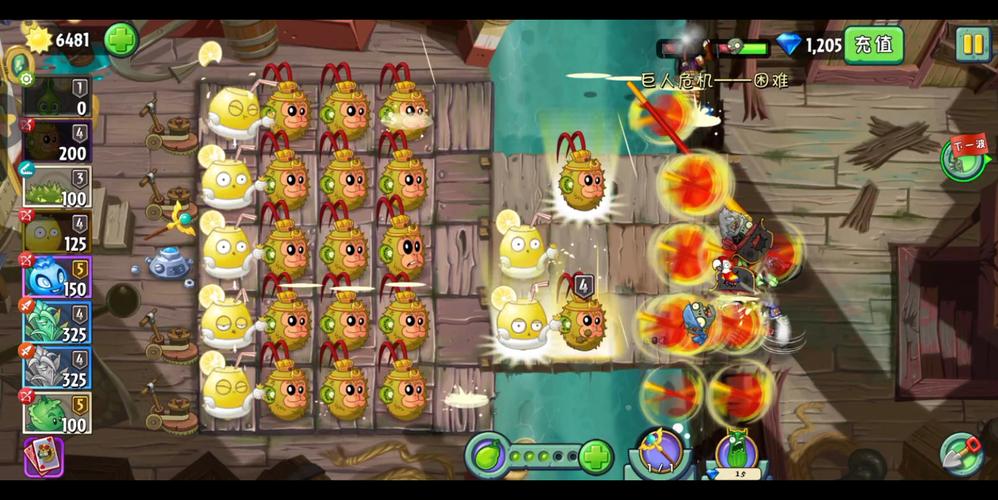Pick the green cabbage seed costing 100

pyautogui.click(x=57, y=413)
